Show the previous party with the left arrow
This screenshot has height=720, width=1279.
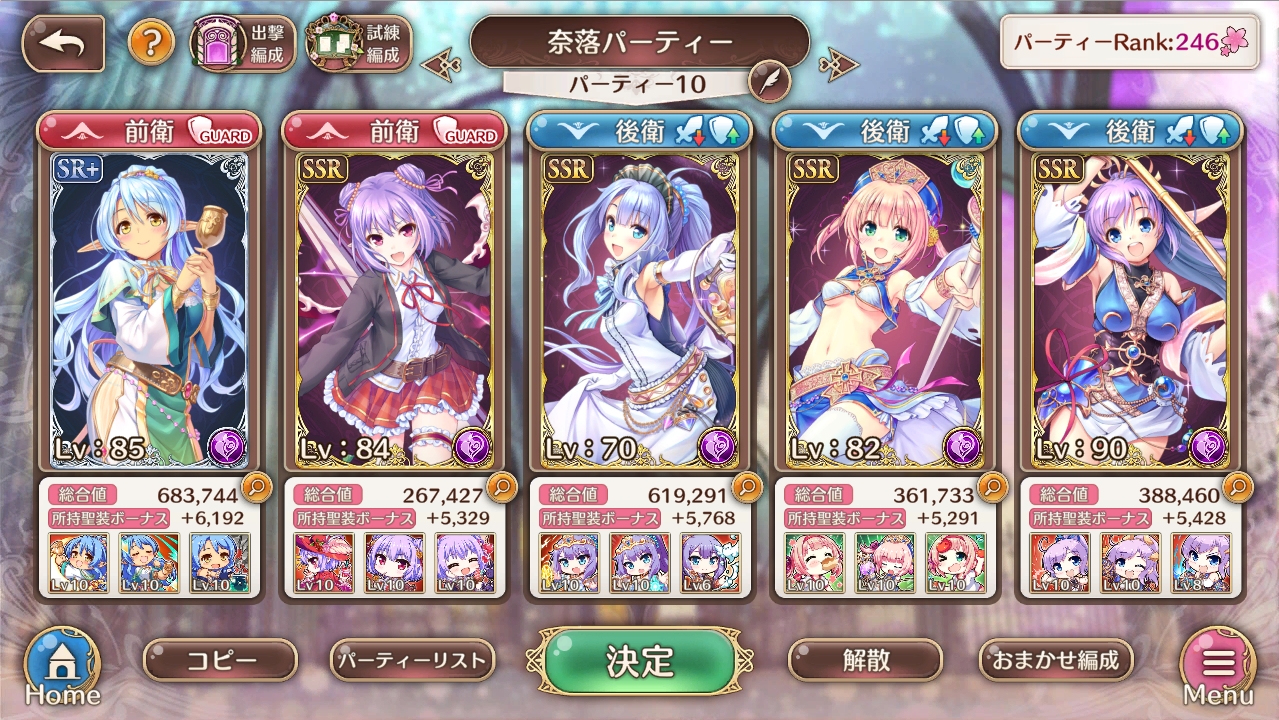[440, 65]
